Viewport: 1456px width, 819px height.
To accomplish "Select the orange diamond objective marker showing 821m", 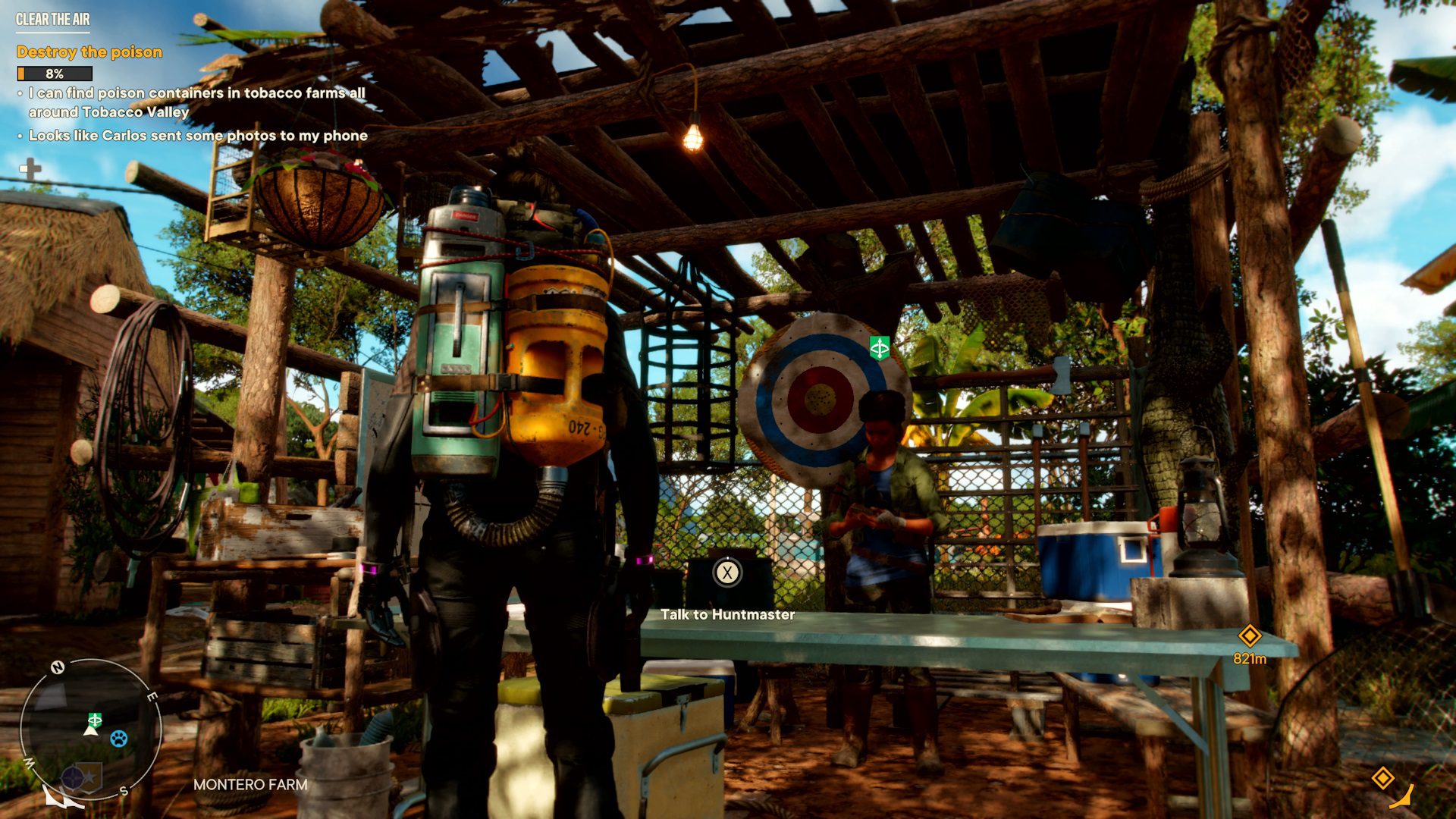I will tap(1249, 635).
